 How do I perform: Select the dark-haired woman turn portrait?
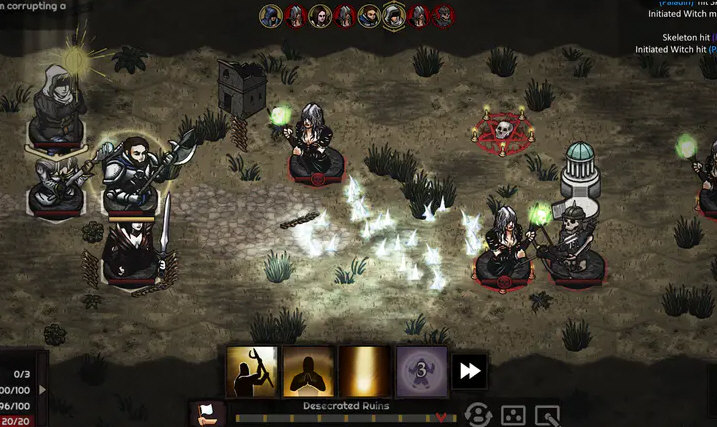pyautogui.click(x=320, y=15)
